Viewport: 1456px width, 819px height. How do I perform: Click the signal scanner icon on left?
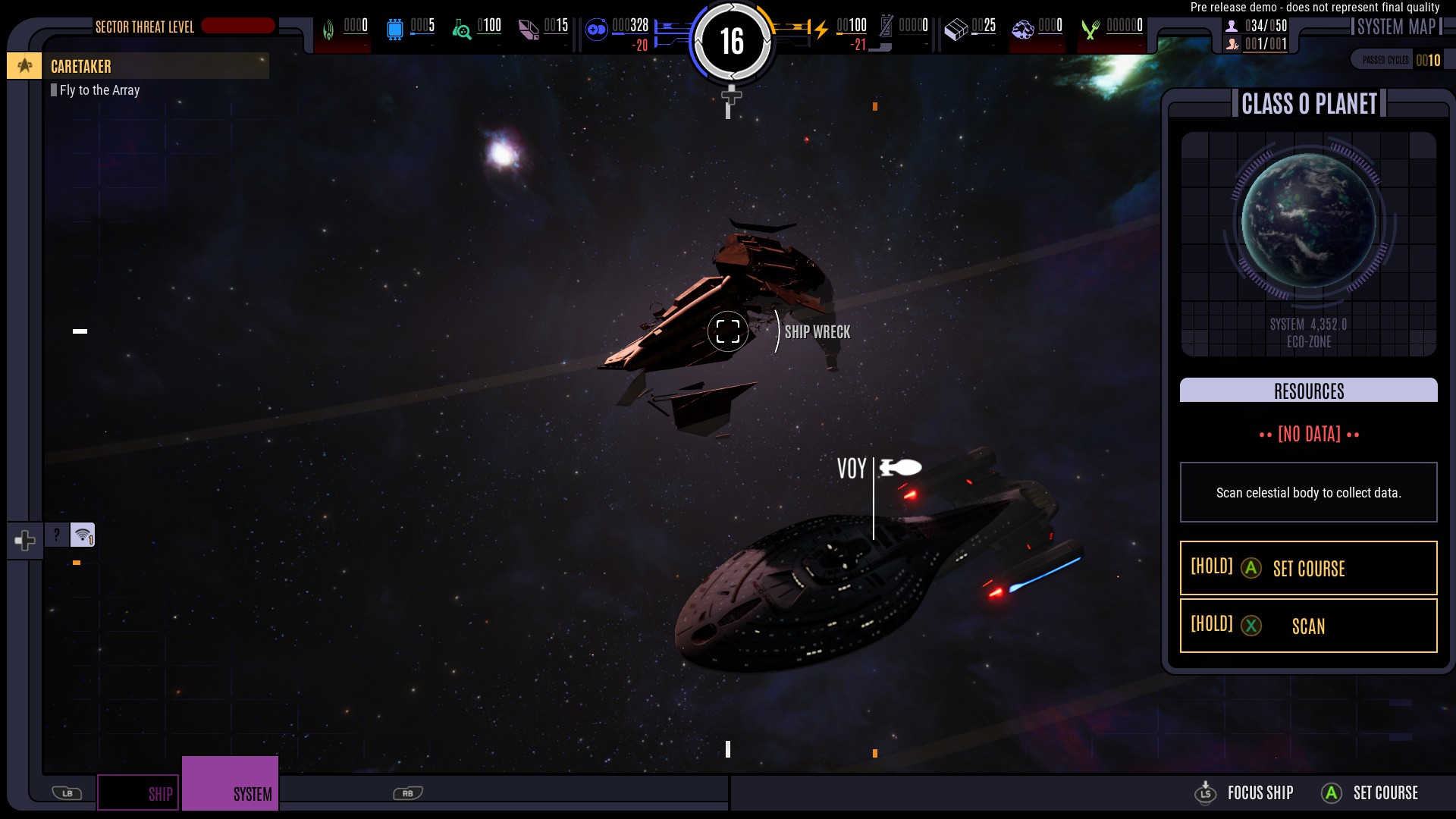pyautogui.click(x=83, y=535)
